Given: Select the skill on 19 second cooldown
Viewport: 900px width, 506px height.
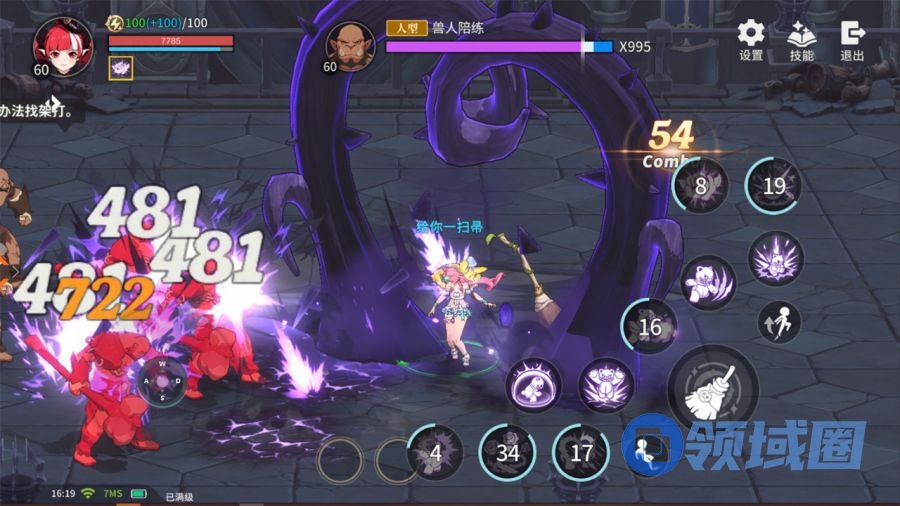Looking at the screenshot, I should [773, 186].
